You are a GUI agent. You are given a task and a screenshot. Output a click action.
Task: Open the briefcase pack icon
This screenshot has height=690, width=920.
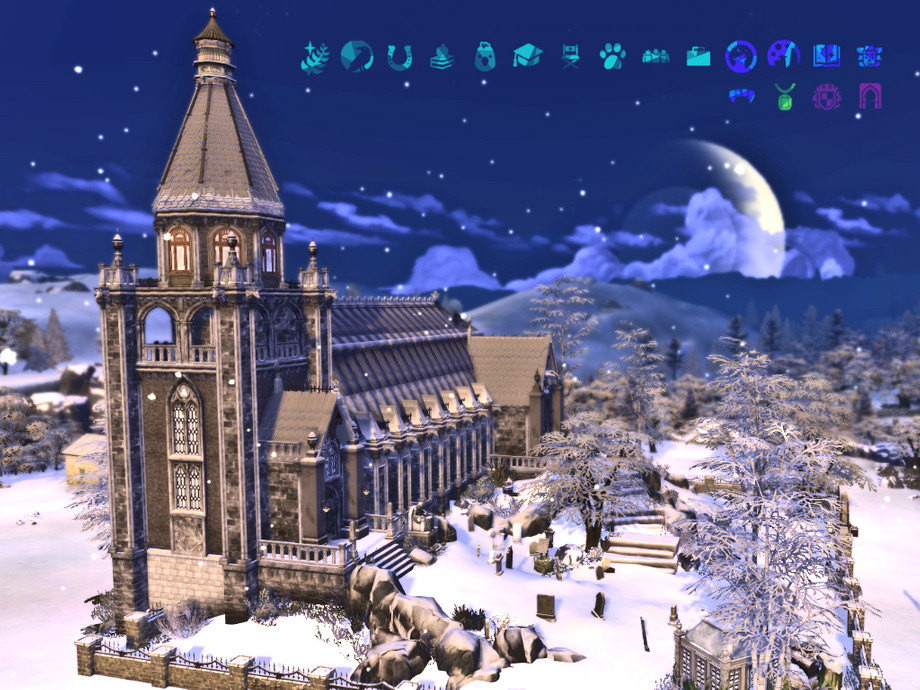pos(698,57)
